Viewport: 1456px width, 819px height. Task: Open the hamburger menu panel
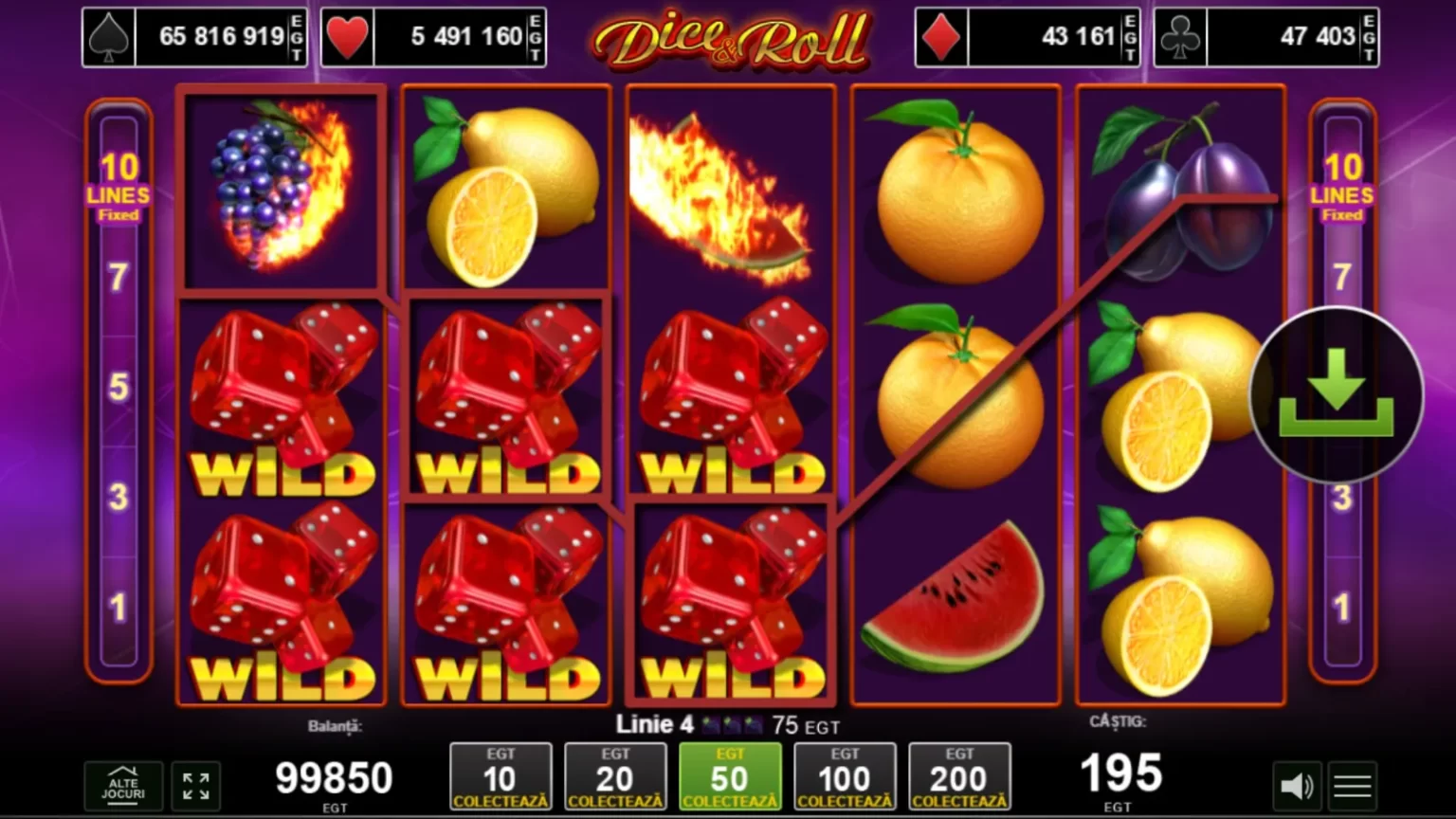point(1352,785)
